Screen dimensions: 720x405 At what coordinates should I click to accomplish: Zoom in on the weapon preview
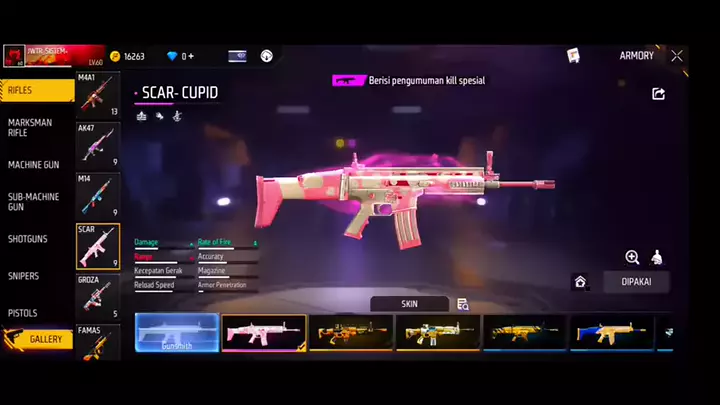(x=632, y=257)
